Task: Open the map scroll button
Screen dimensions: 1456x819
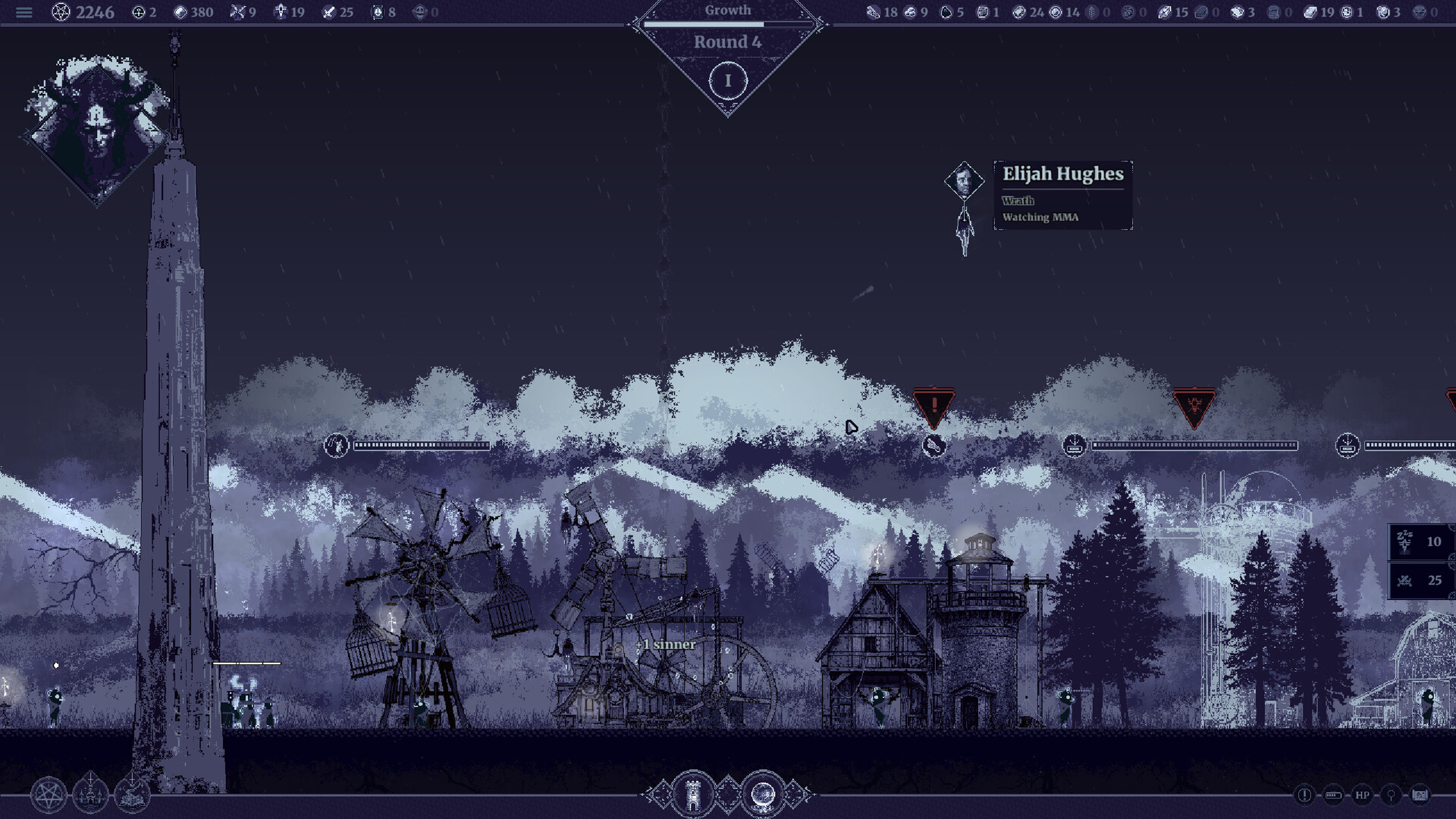Action: (1420, 795)
